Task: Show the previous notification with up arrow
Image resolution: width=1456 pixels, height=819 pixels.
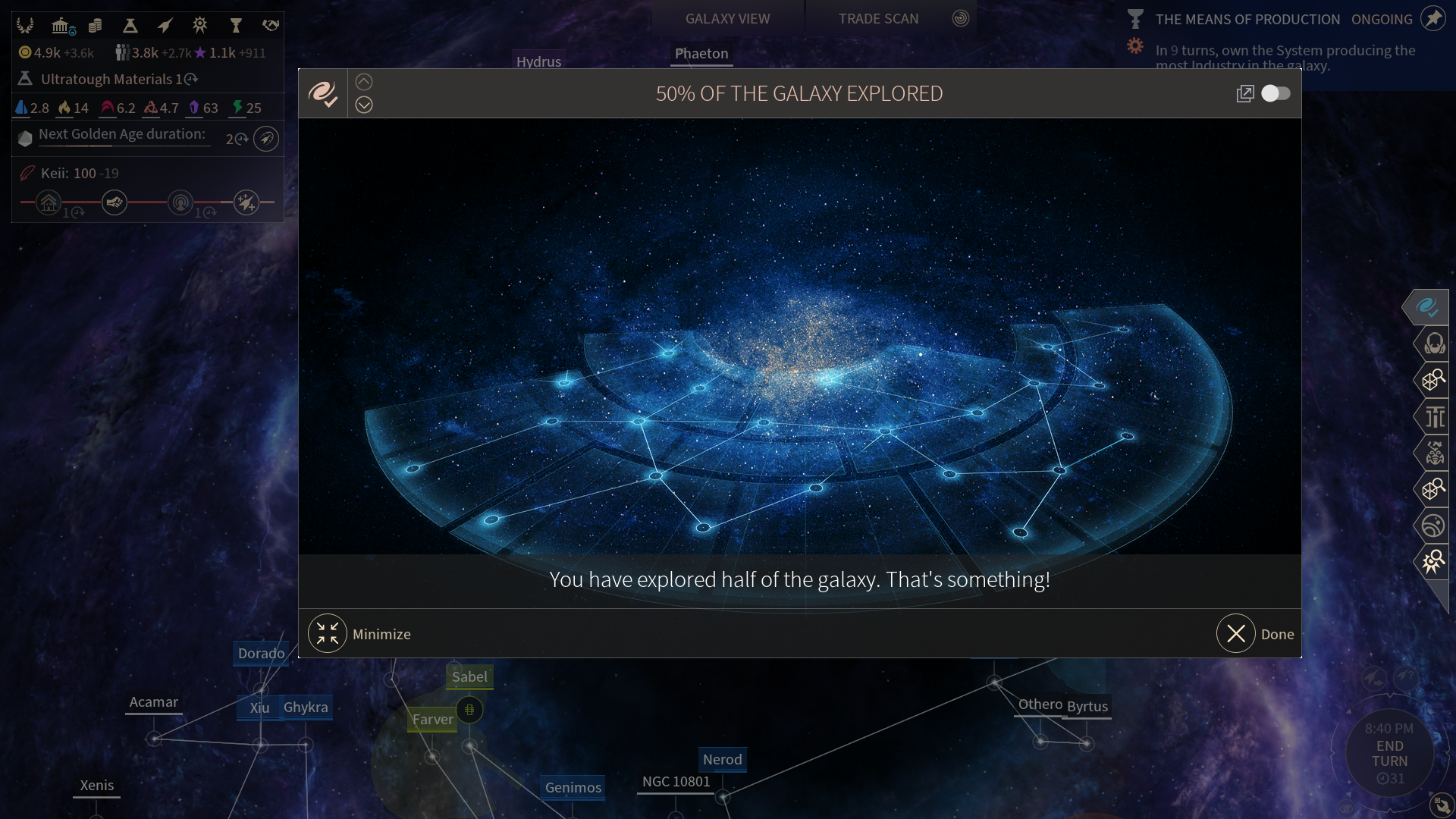Action: pyautogui.click(x=364, y=82)
